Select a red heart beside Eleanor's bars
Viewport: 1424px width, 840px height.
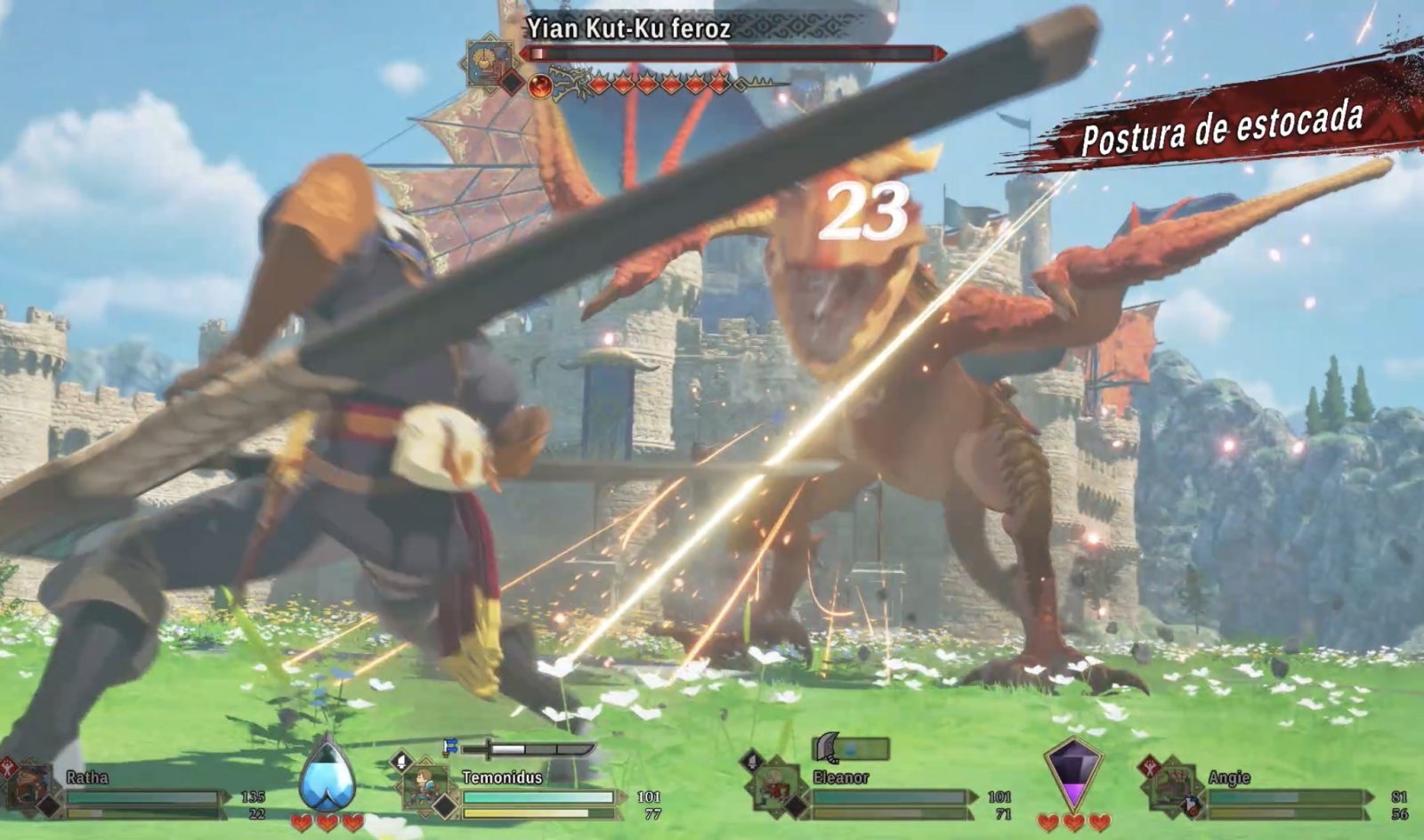(x=1072, y=823)
